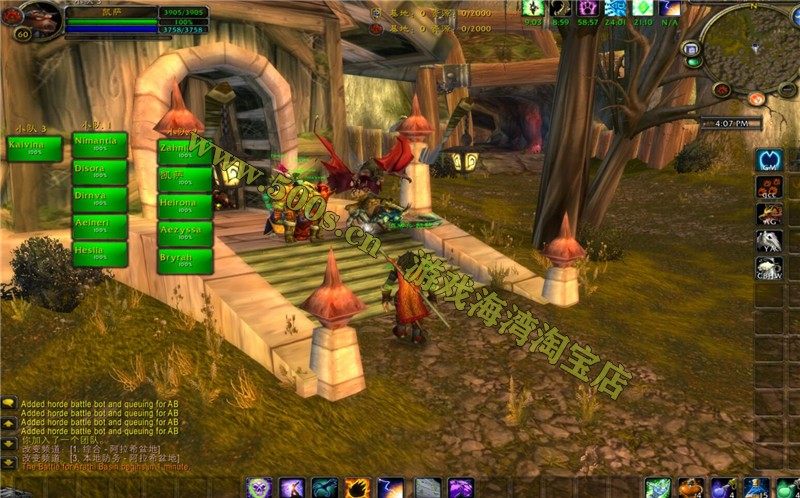Activate the skull ability on the action bar

pyautogui.click(x=260, y=488)
